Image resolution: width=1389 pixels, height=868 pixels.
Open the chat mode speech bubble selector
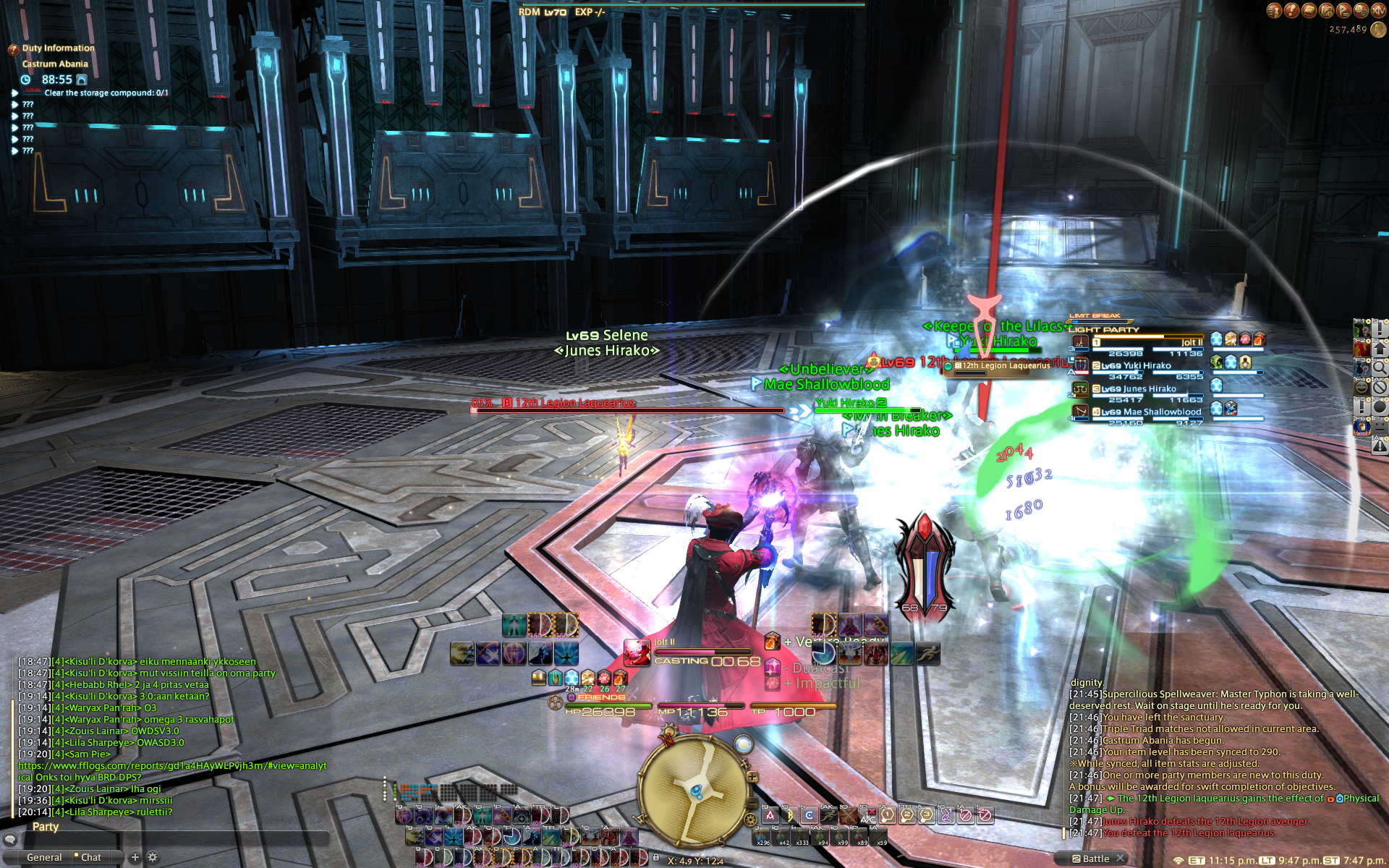pyautogui.click(x=9, y=839)
